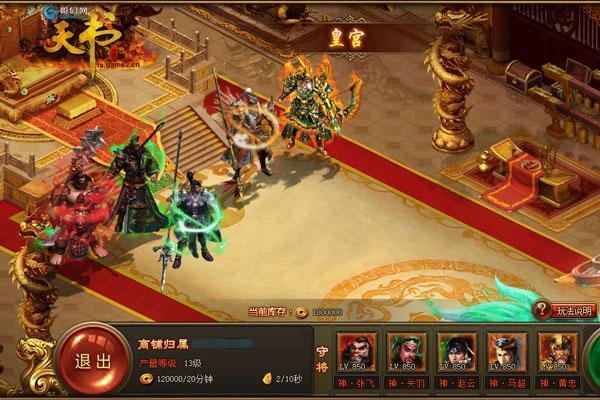Choose the 神·关羽 general portrait
Image resolution: width=600 pixels, height=400 pixels.
405,353
